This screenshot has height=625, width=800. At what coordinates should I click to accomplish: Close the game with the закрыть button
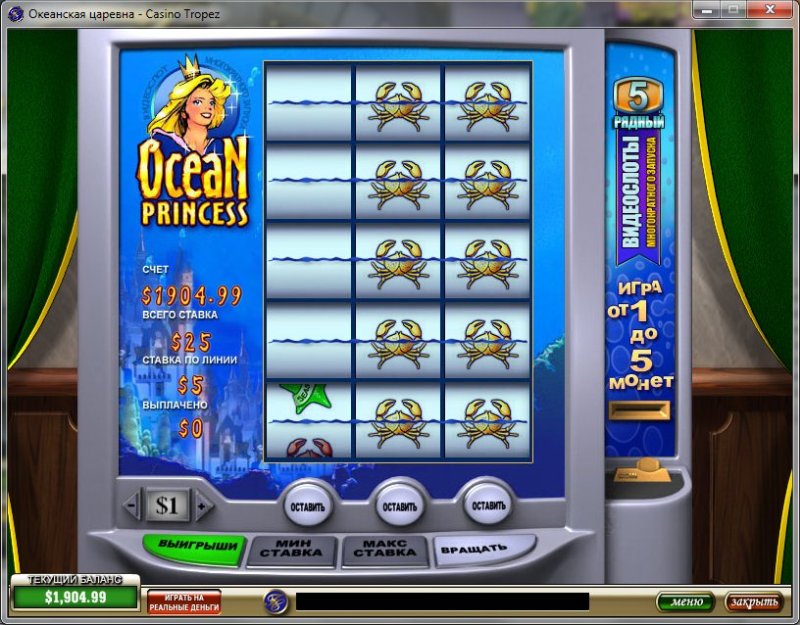coord(752,602)
